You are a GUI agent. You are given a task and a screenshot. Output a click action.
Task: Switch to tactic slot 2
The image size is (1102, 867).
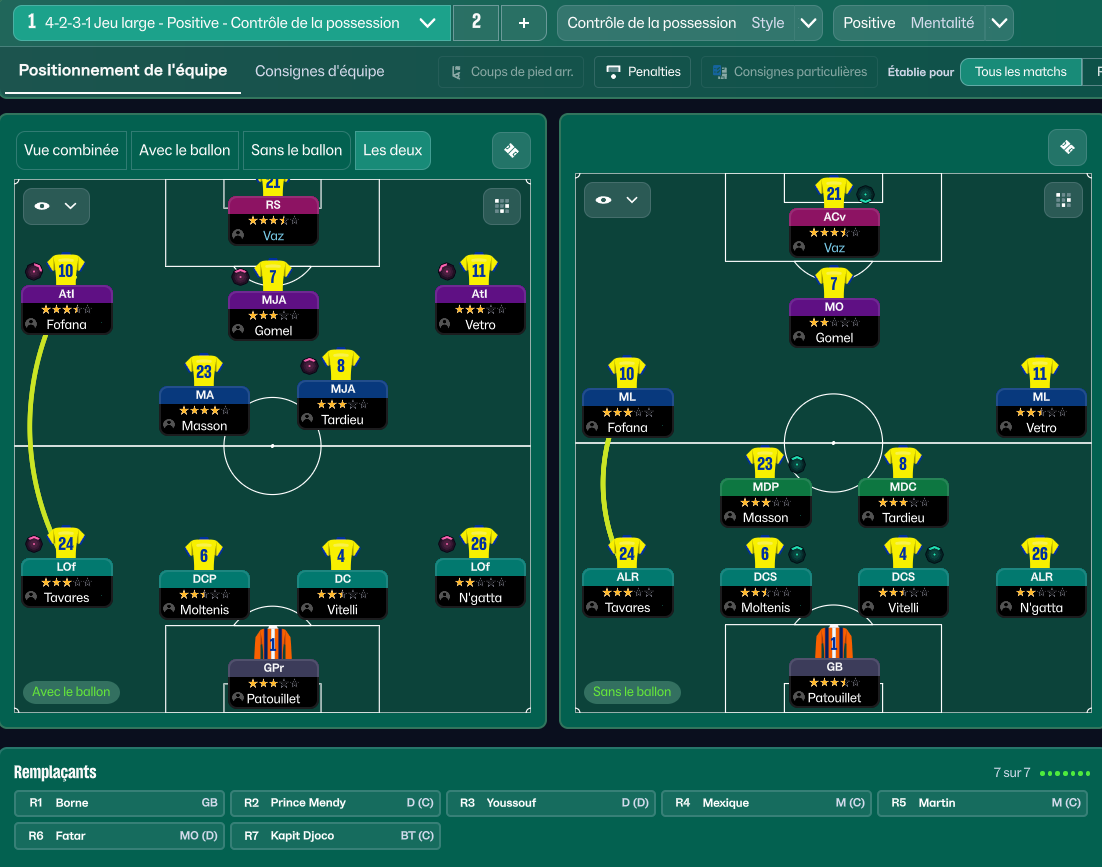click(476, 23)
